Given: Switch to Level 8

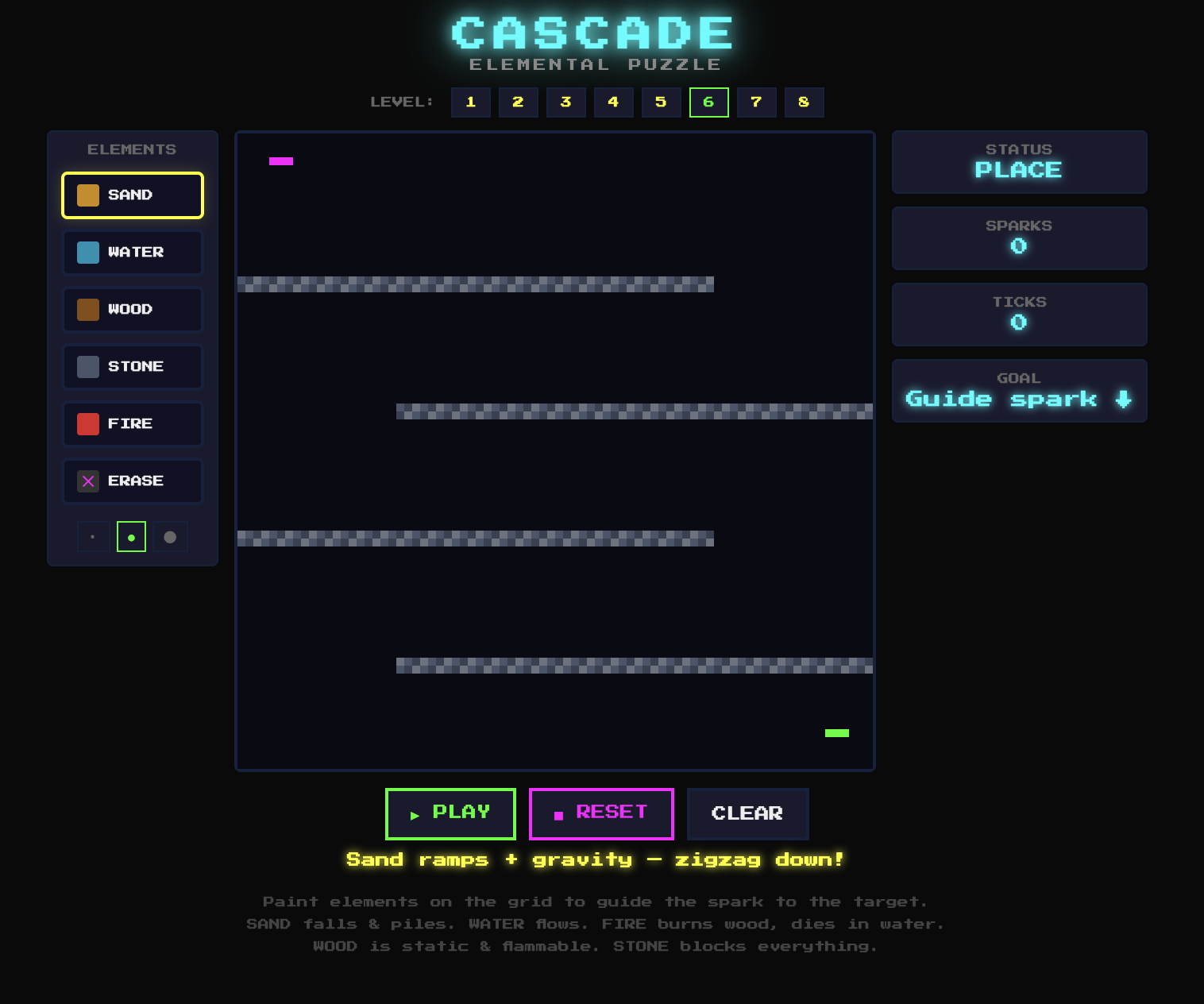Looking at the screenshot, I should pyautogui.click(x=804, y=102).
